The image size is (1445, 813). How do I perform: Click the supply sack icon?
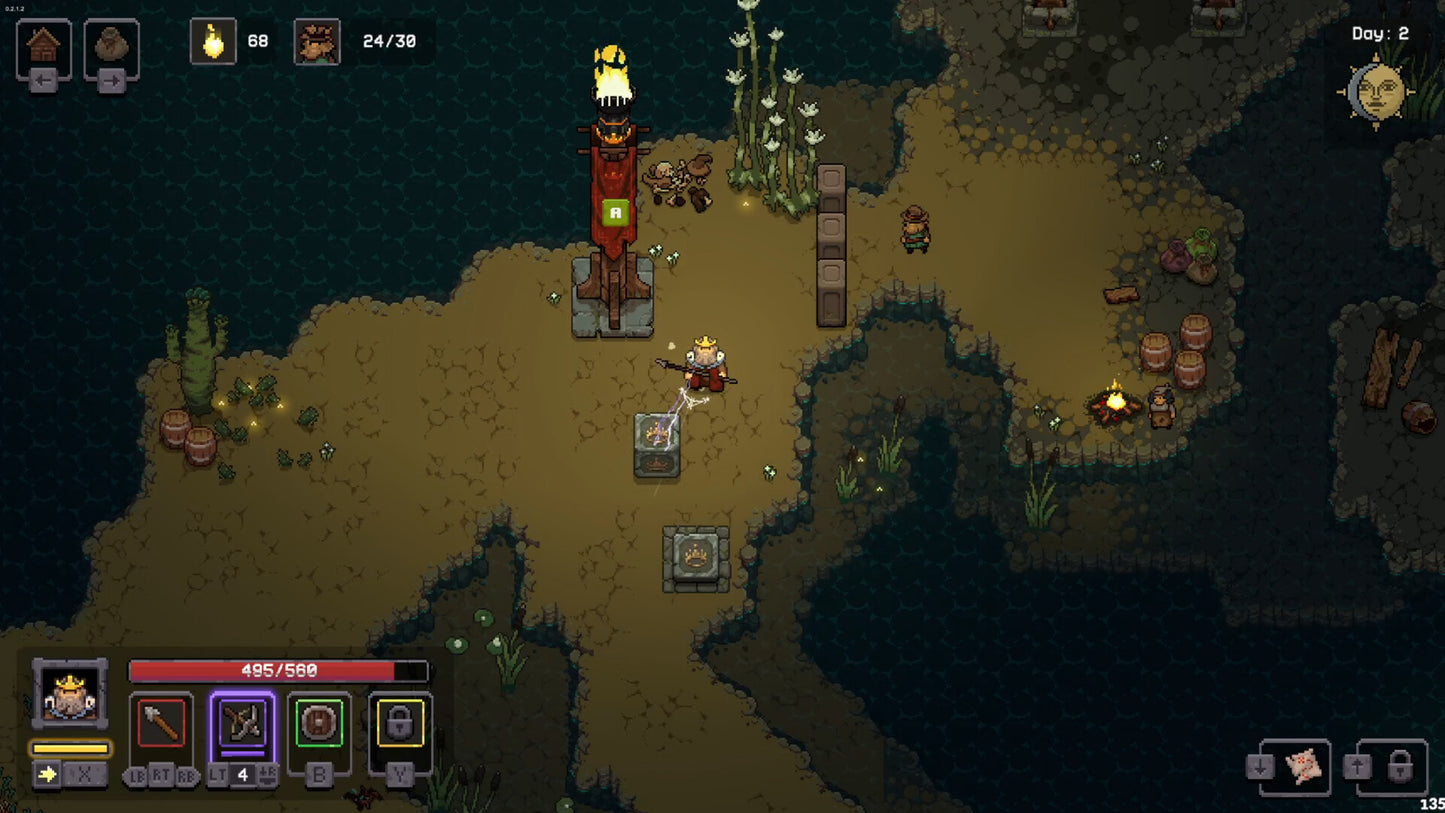click(111, 43)
